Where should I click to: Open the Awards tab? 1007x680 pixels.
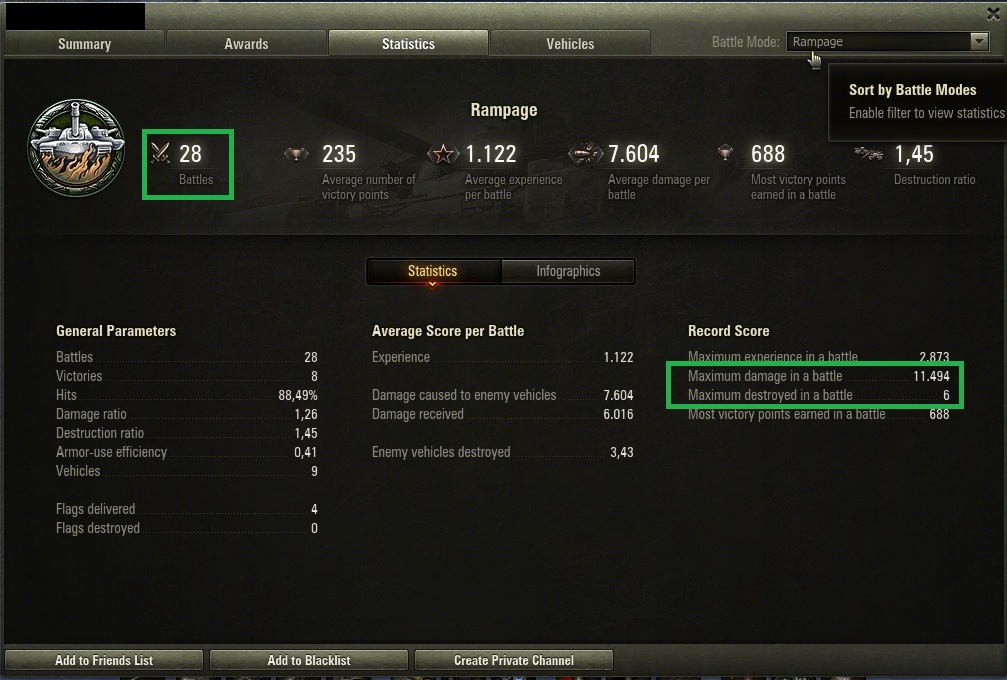[x=246, y=43]
